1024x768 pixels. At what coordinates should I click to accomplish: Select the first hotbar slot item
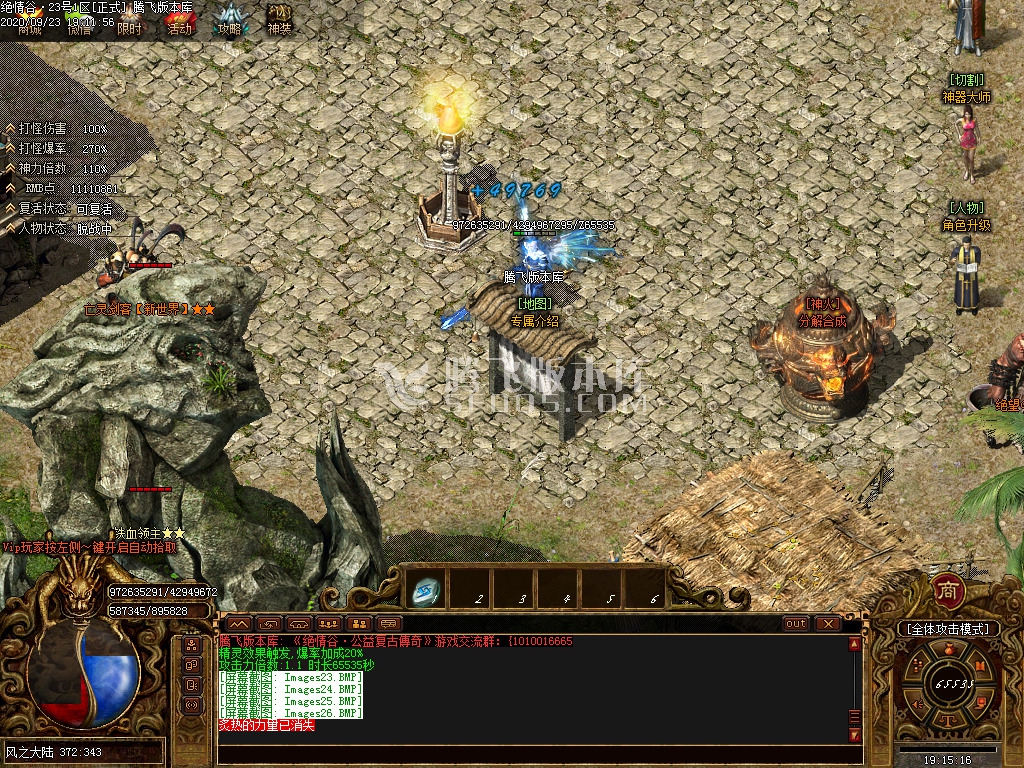(427, 592)
